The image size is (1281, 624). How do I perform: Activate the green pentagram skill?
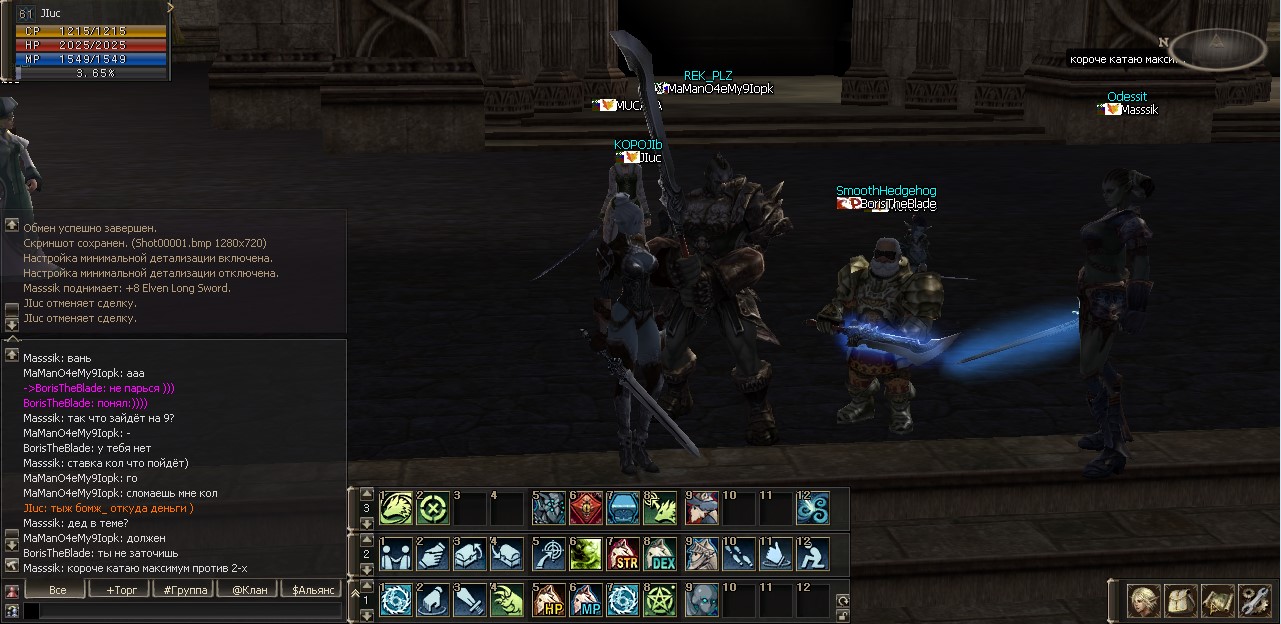coord(661,600)
